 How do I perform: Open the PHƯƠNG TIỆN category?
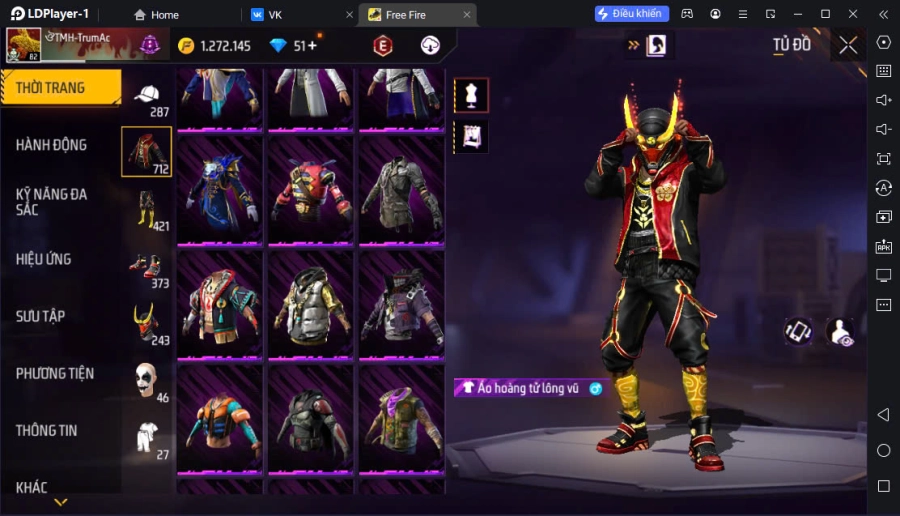(55, 373)
